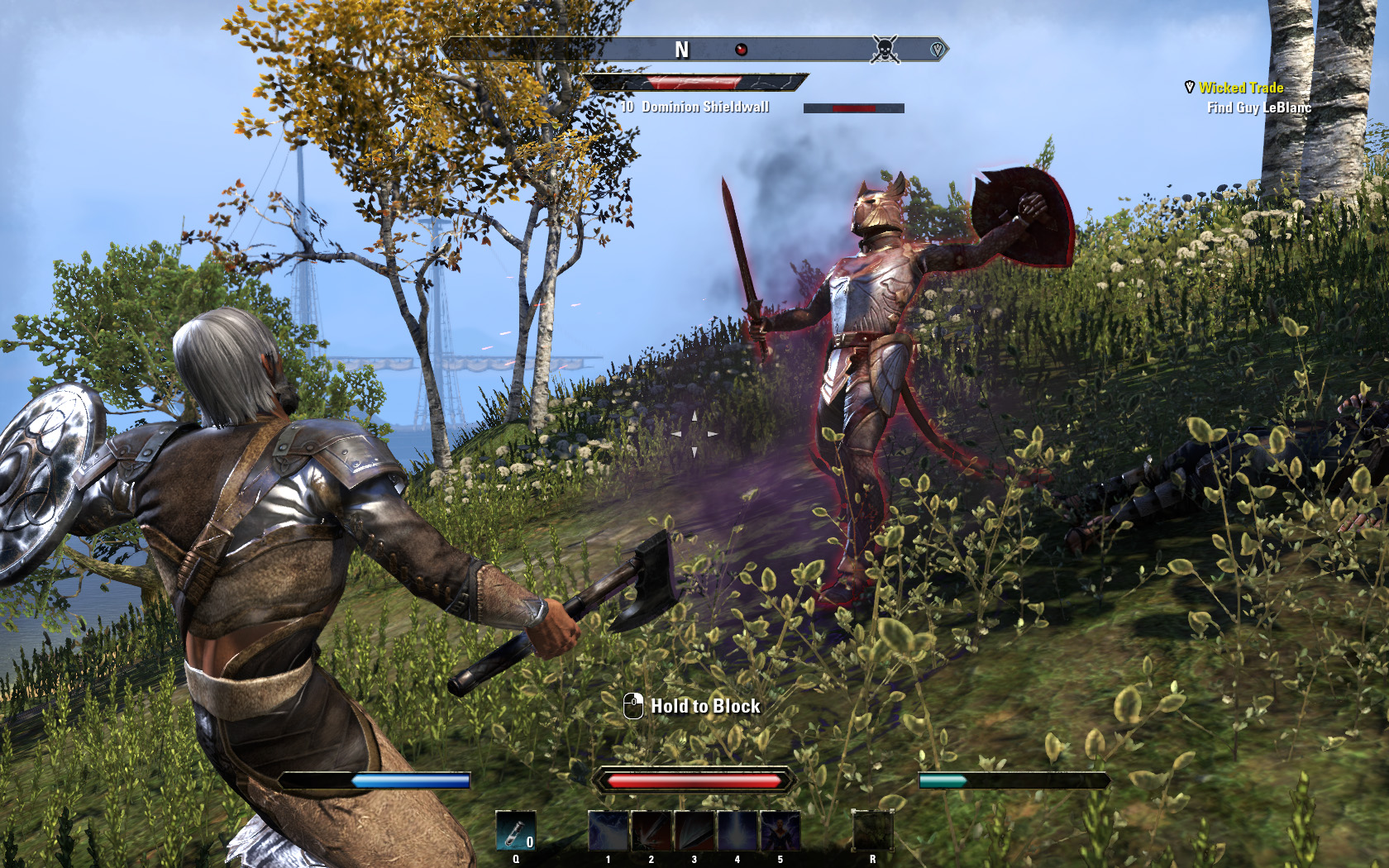Screen dimensions: 1389x868
Task: Activate the lightning-wreathed figure ability in slot 5
Action: (x=780, y=831)
